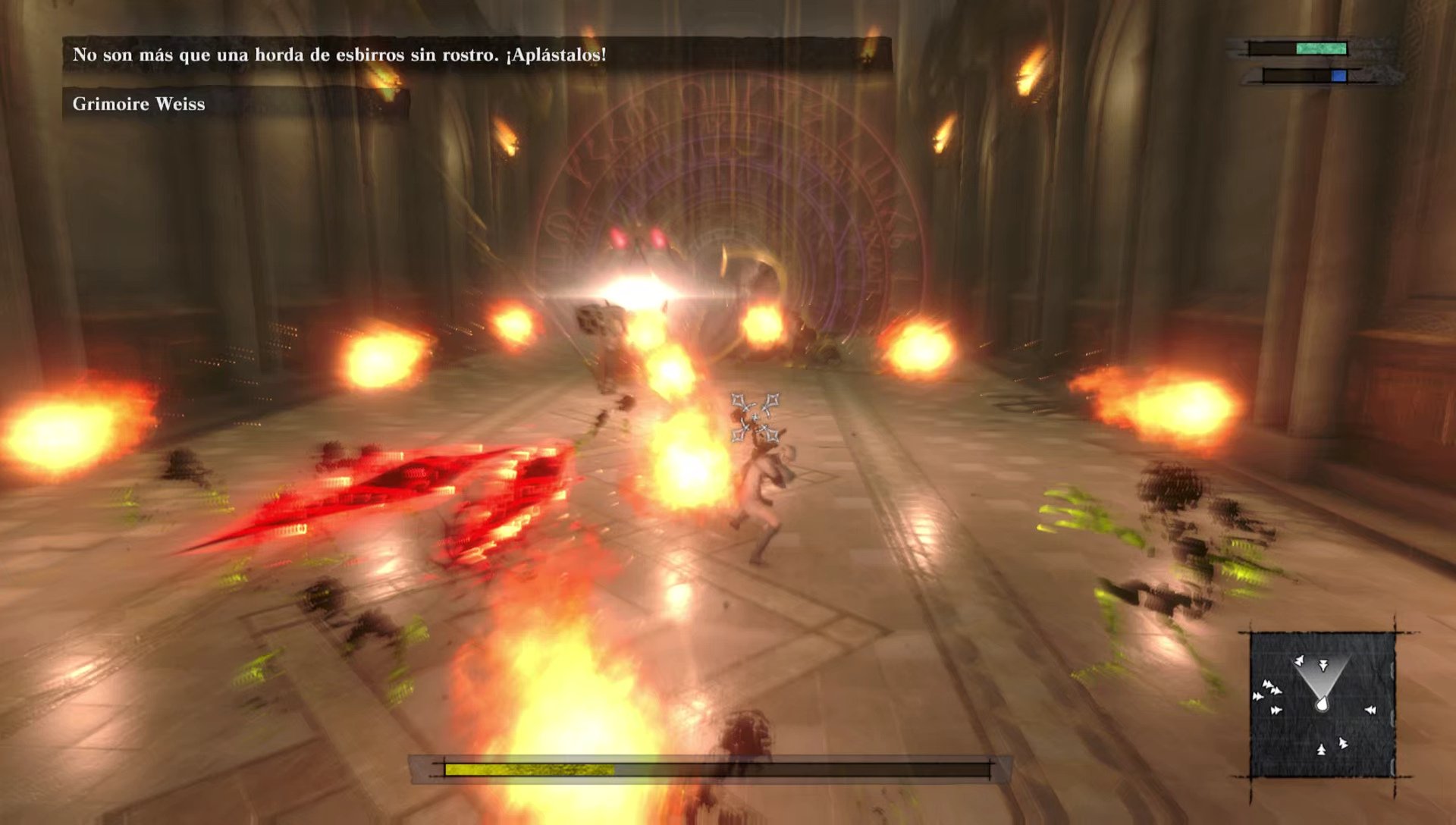Click the enemy arrow near the minimap's bottom

1321,750
